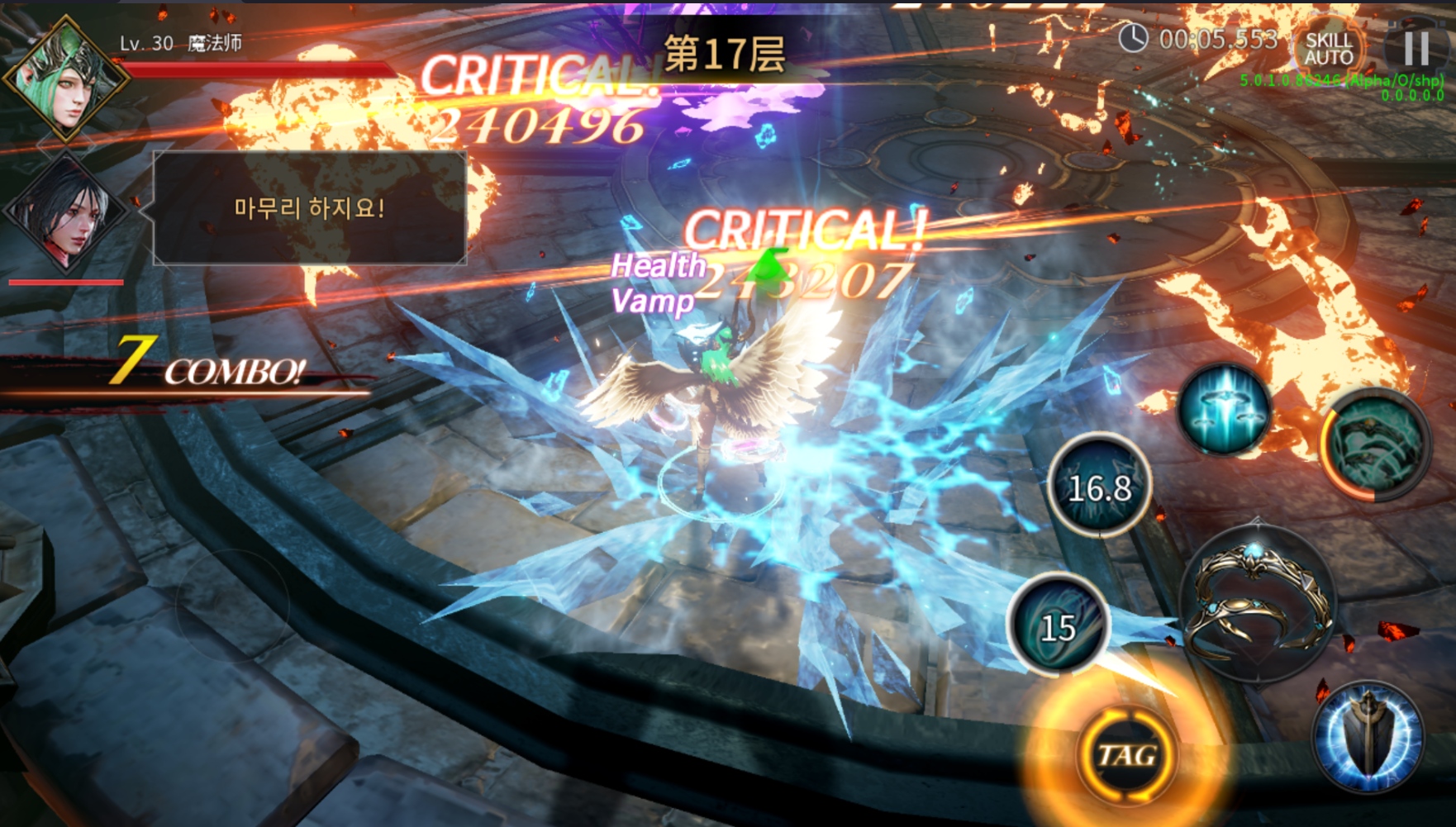Pause the game with the pause button
This screenshot has height=827, width=1456.
click(1416, 48)
